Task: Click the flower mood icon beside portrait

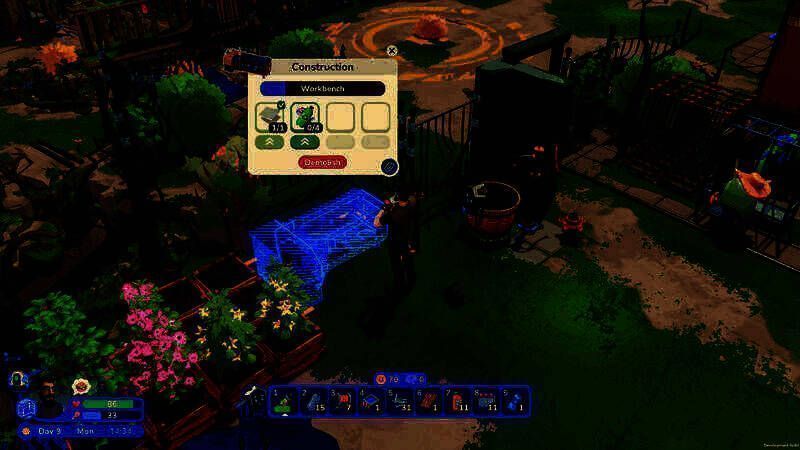Action: coord(81,386)
